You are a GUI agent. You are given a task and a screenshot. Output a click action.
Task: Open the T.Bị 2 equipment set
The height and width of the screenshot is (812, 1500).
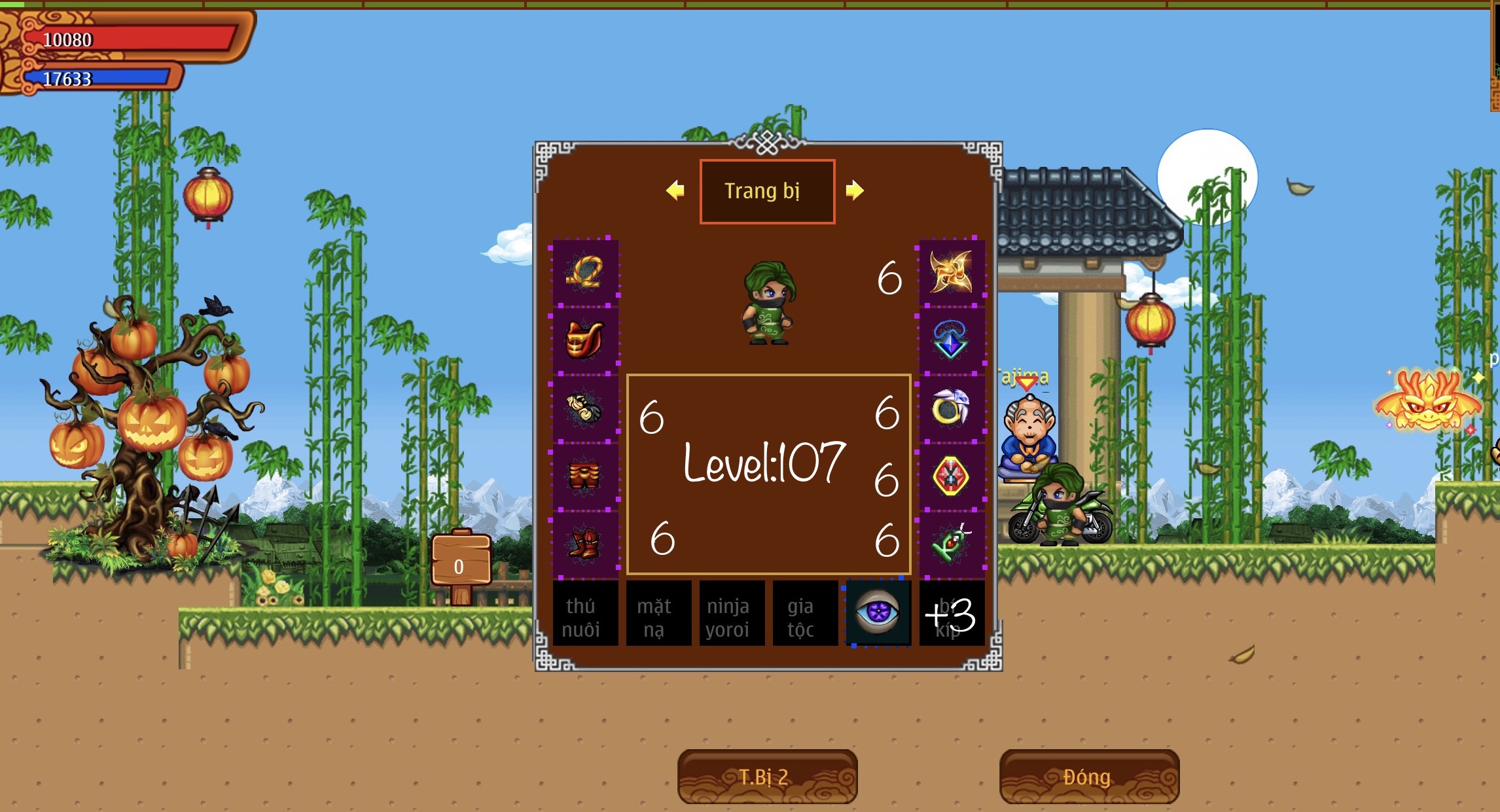(x=767, y=777)
